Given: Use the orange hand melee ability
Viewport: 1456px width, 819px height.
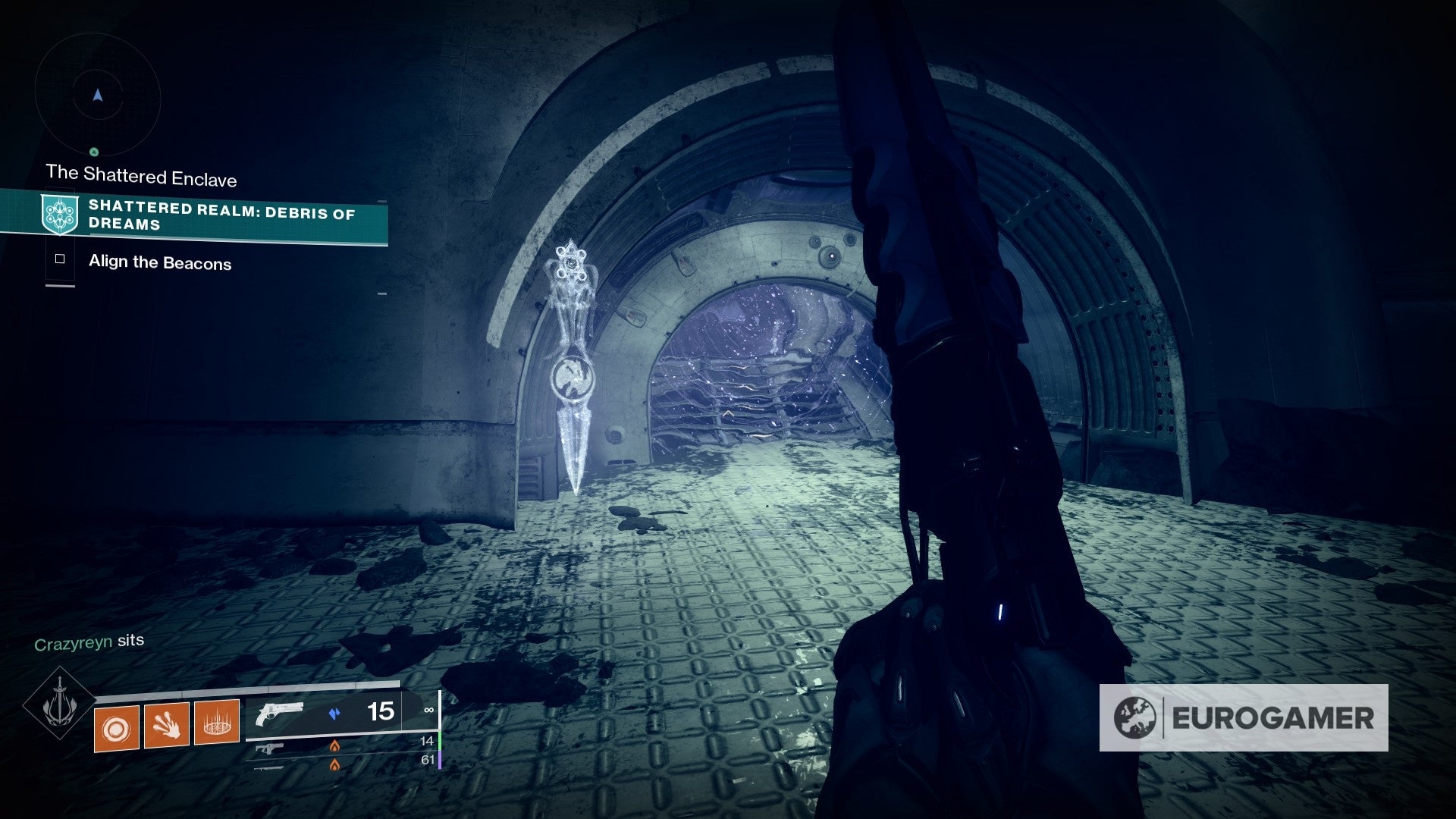Looking at the screenshot, I should [x=167, y=725].
